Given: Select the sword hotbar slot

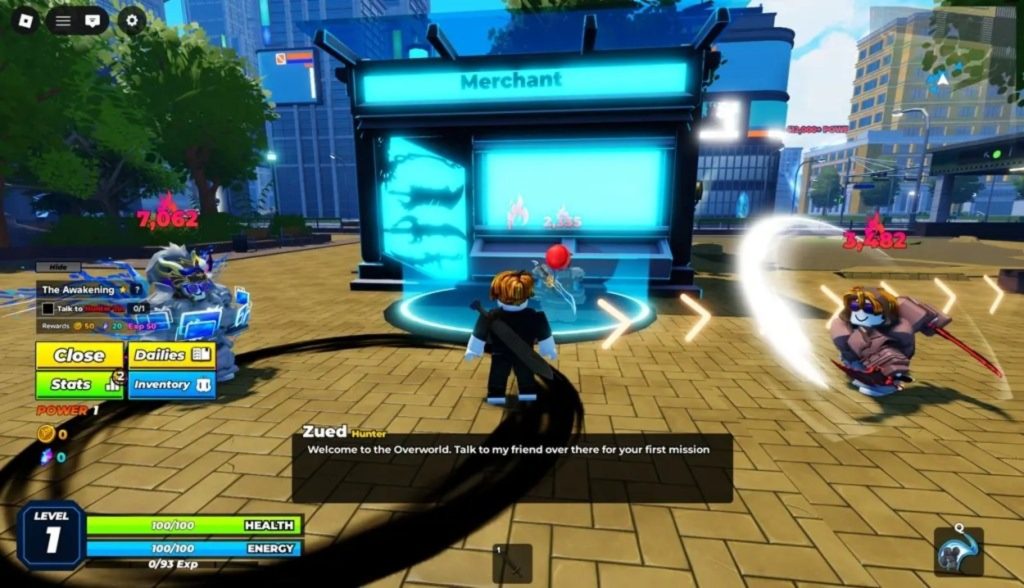Looking at the screenshot, I should [512, 563].
